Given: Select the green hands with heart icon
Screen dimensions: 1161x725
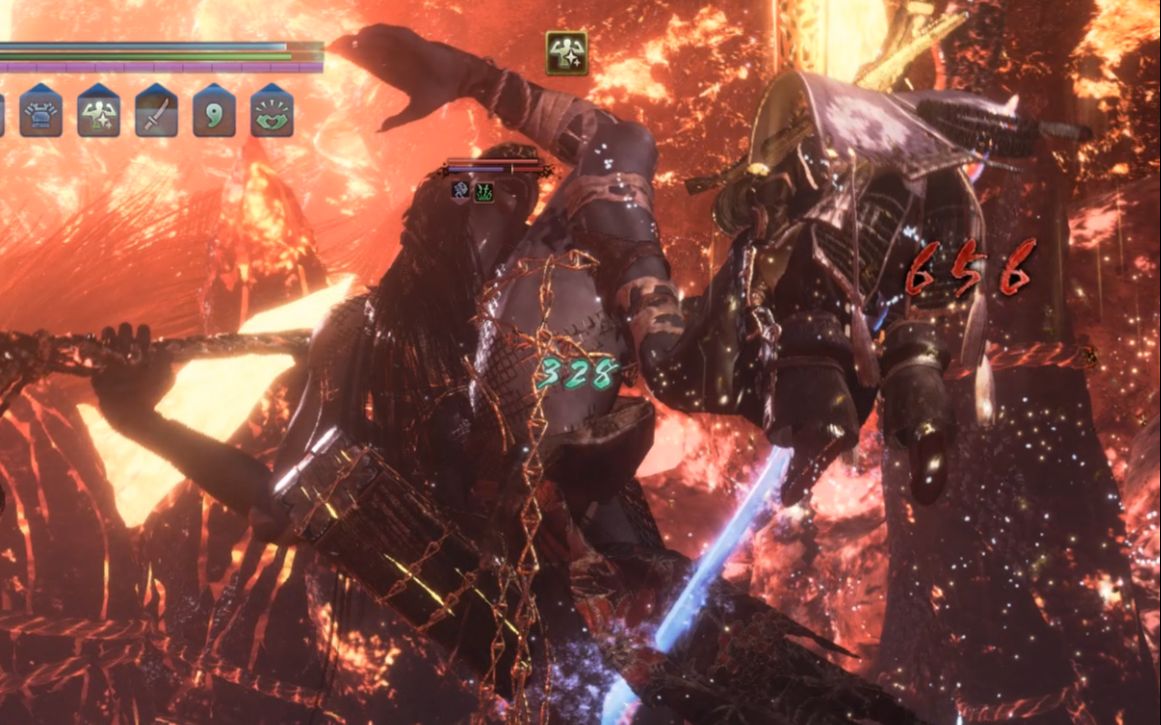Looking at the screenshot, I should click(x=271, y=112).
